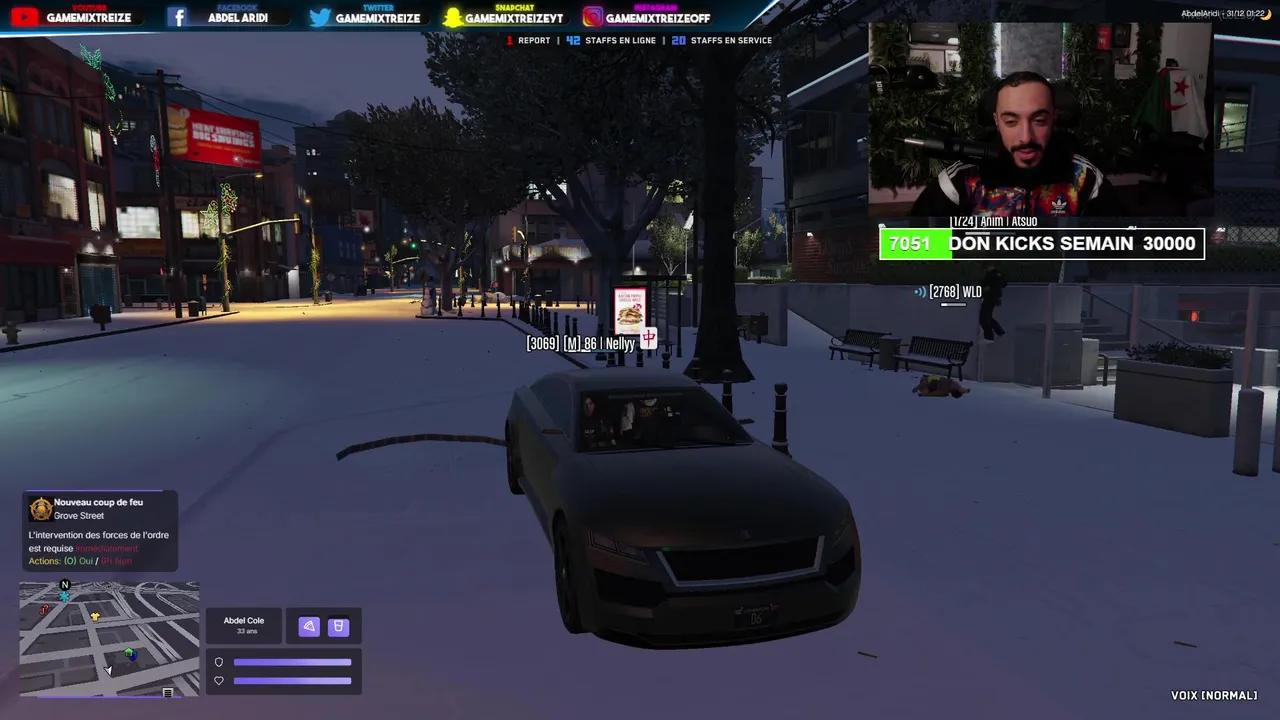Click the drink glass thirst icon

click(x=339, y=626)
